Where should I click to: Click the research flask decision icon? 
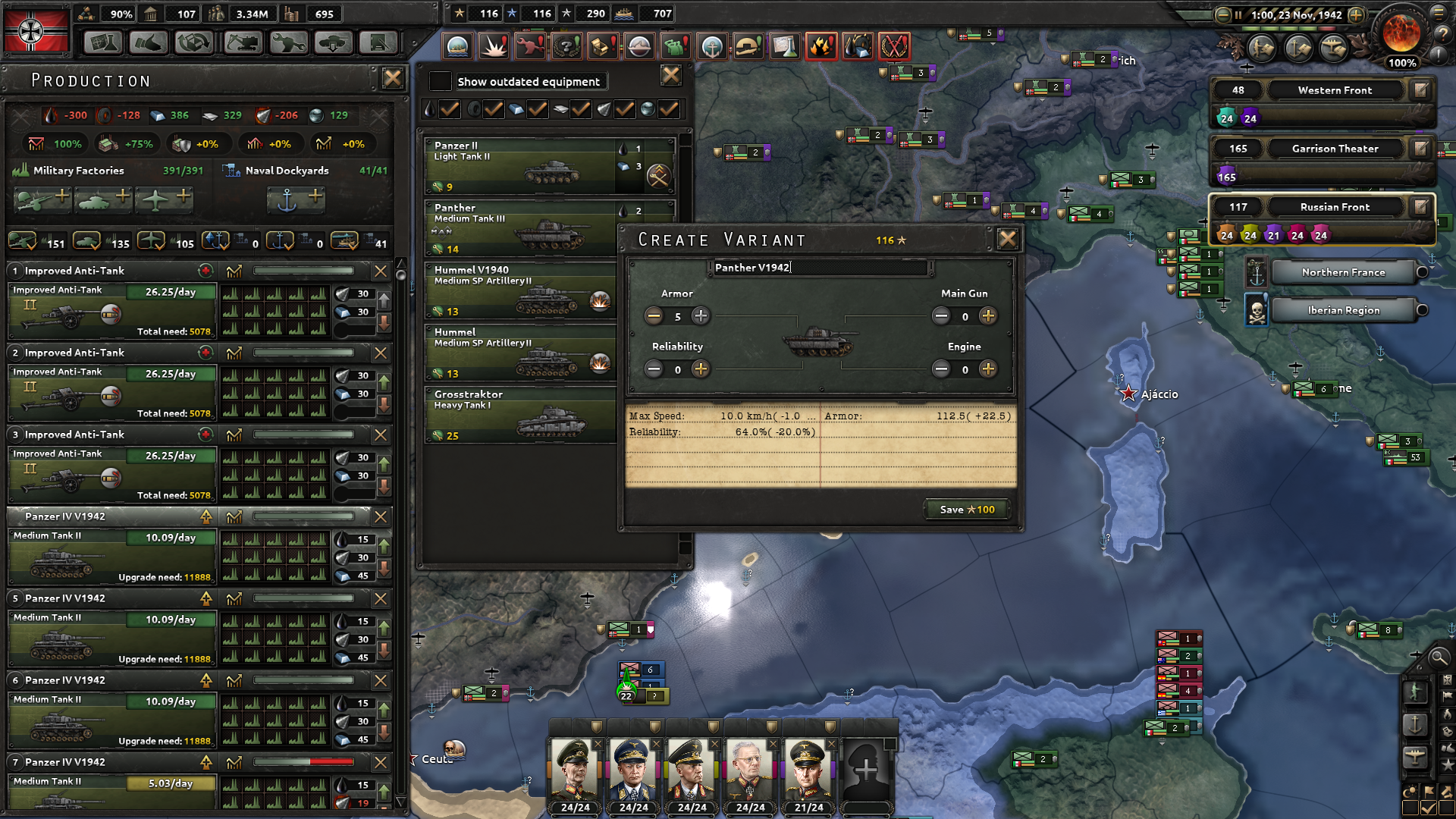(x=784, y=46)
